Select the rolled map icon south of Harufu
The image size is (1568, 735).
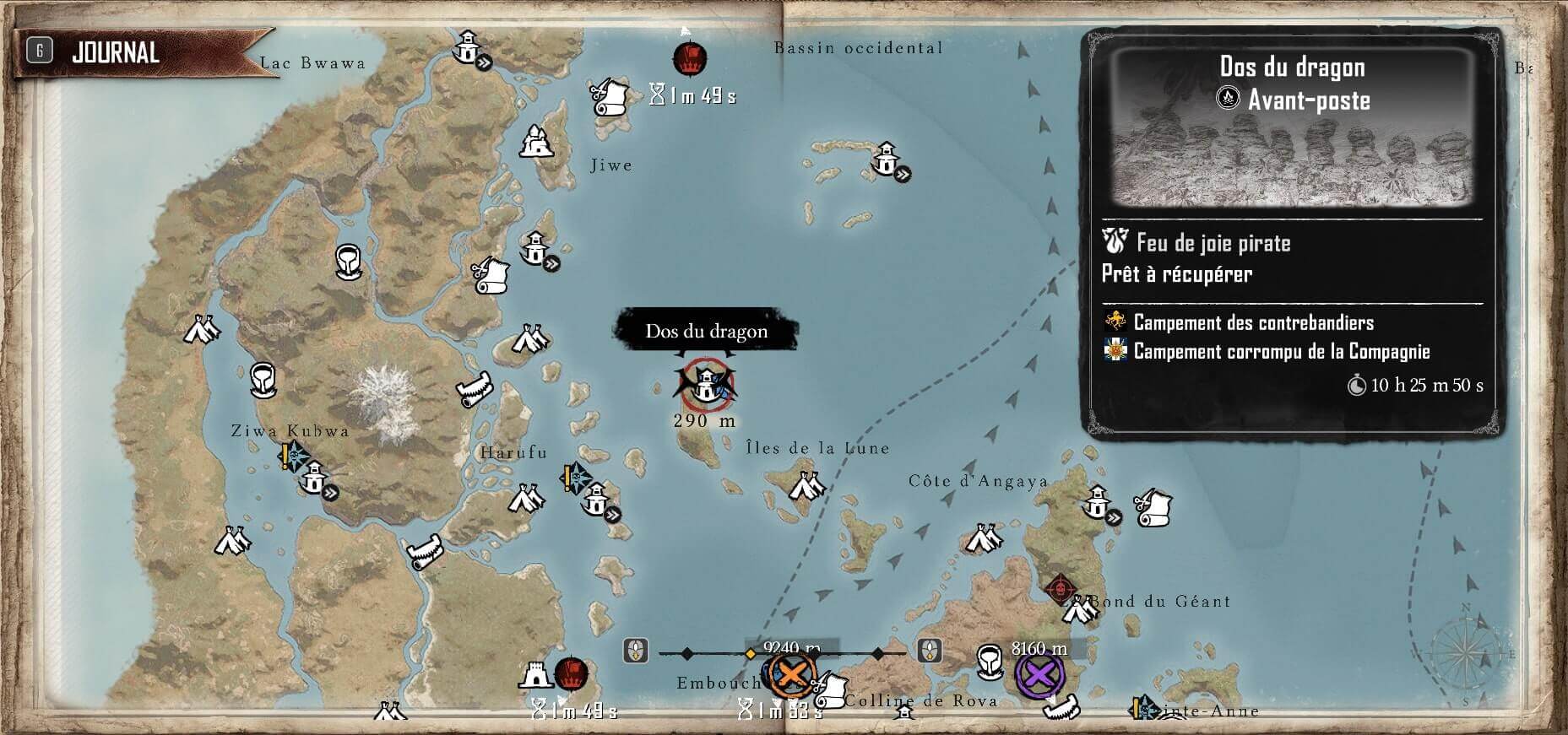pos(425,553)
